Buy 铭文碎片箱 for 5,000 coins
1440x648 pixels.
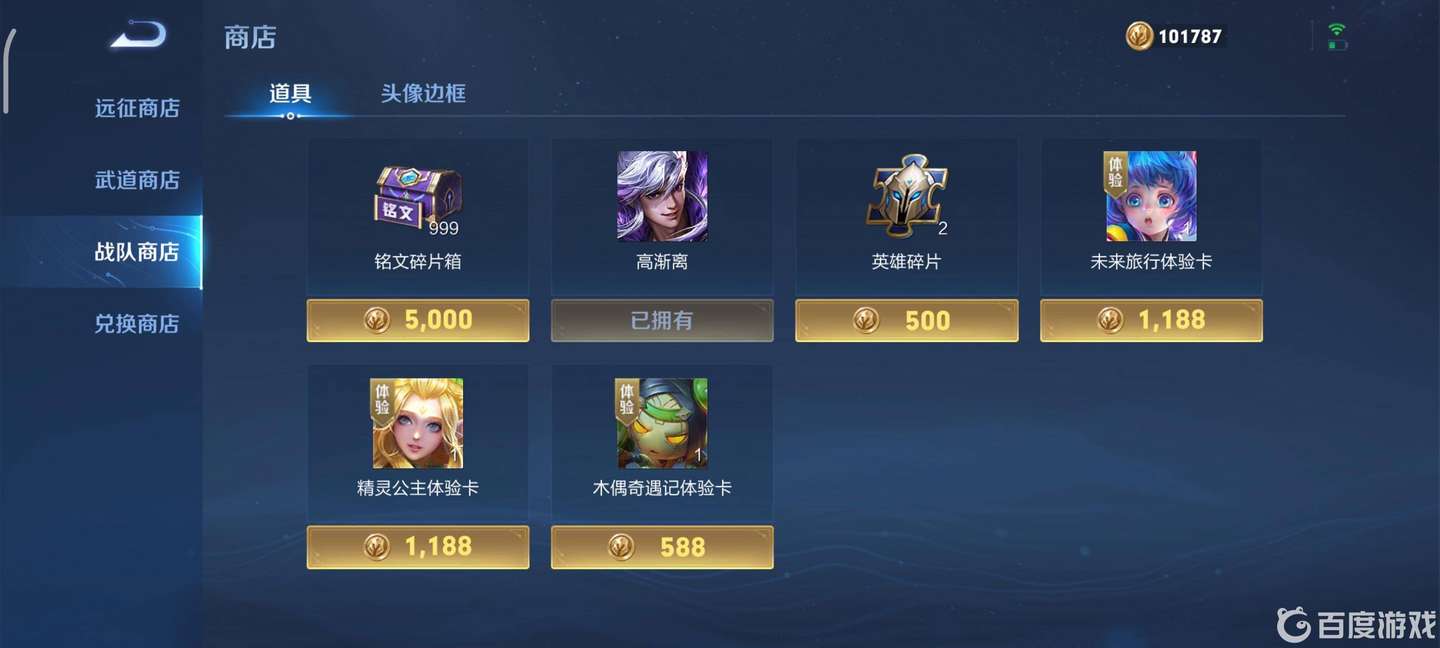[x=418, y=320]
